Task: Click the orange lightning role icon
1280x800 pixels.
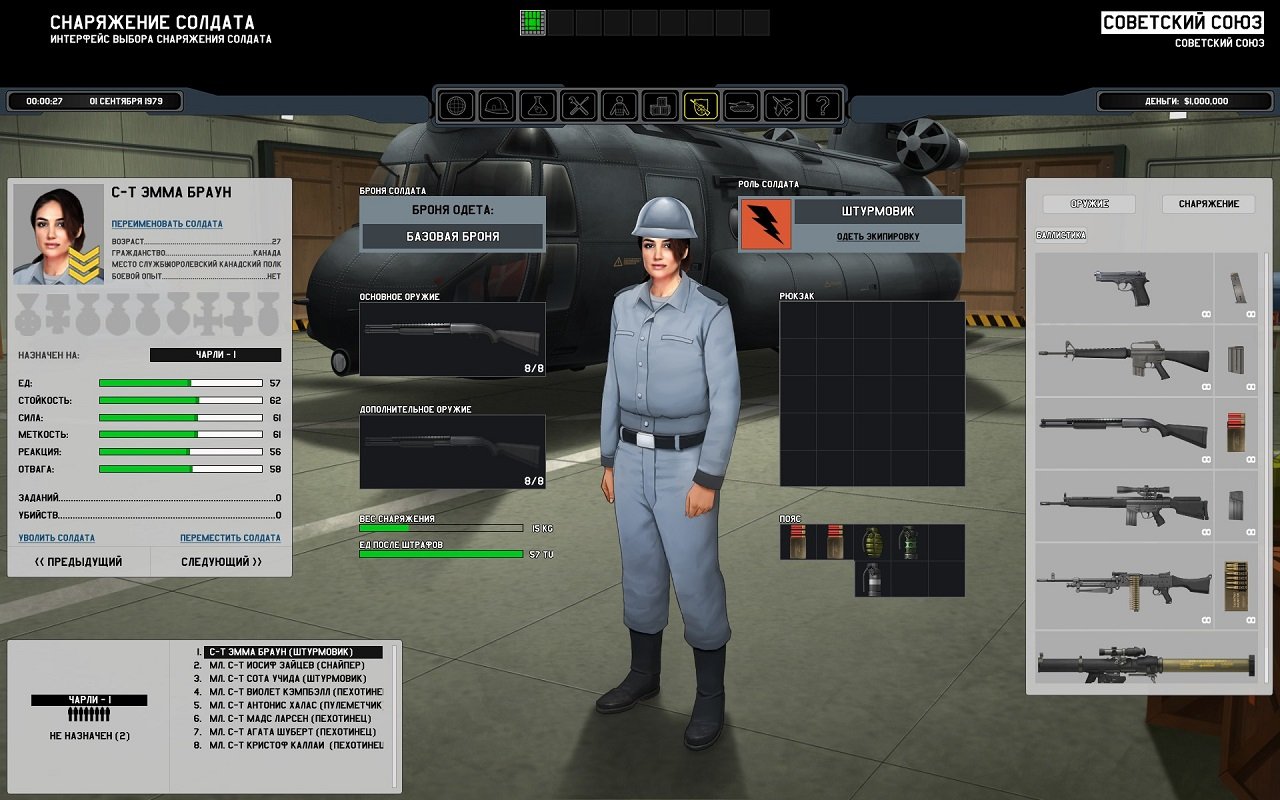Action: click(x=765, y=224)
